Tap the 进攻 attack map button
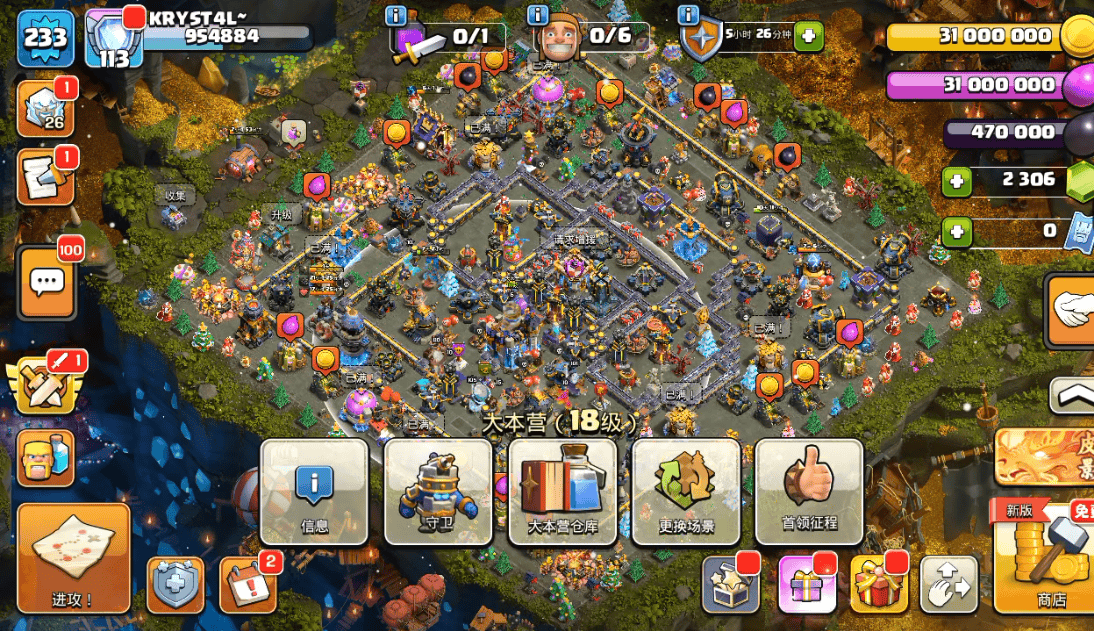The height and width of the screenshot is (631, 1094). click(73, 557)
